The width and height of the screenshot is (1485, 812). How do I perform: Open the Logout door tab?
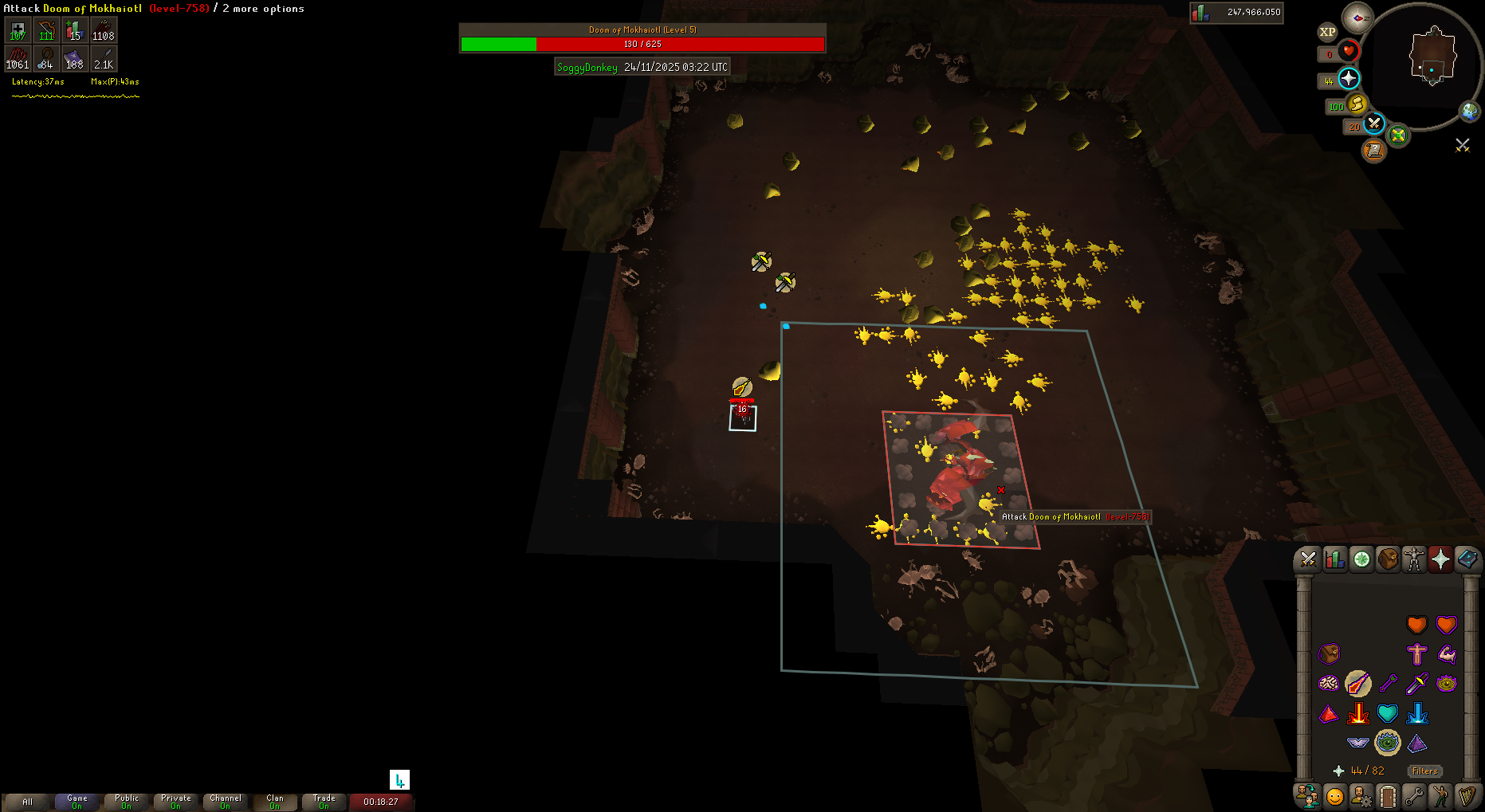click(1388, 796)
